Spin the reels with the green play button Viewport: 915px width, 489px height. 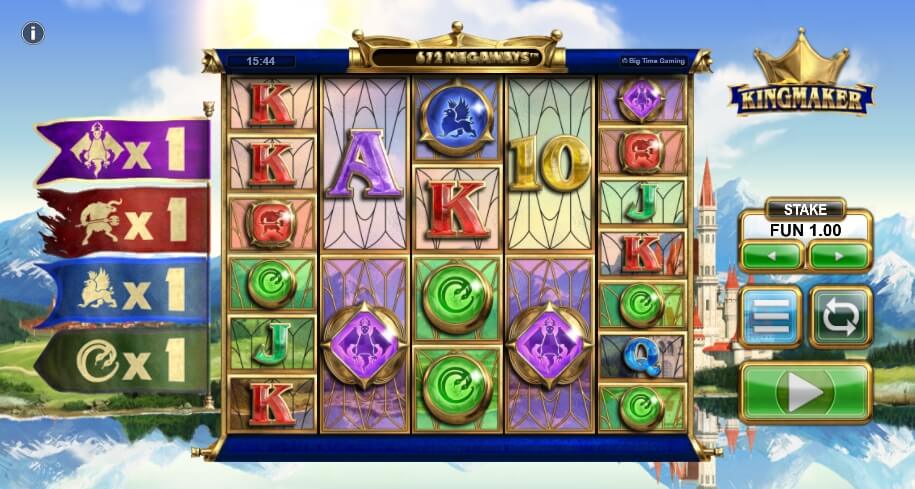click(x=805, y=393)
